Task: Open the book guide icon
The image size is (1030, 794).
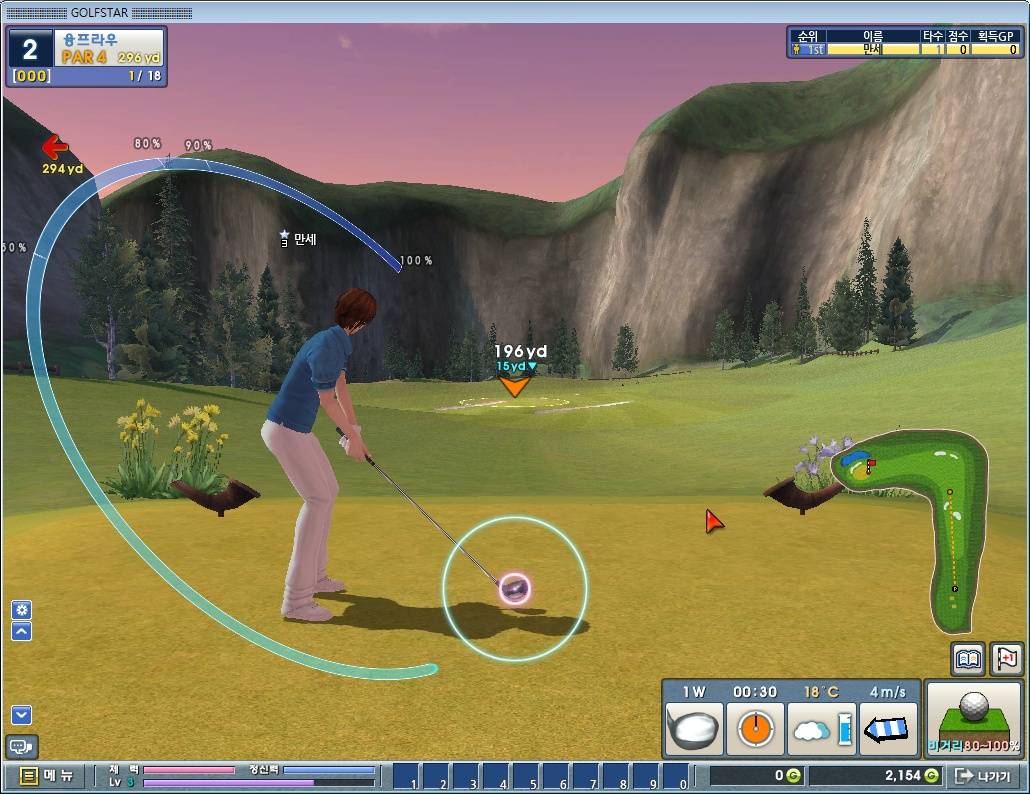Action: tap(968, 660)
